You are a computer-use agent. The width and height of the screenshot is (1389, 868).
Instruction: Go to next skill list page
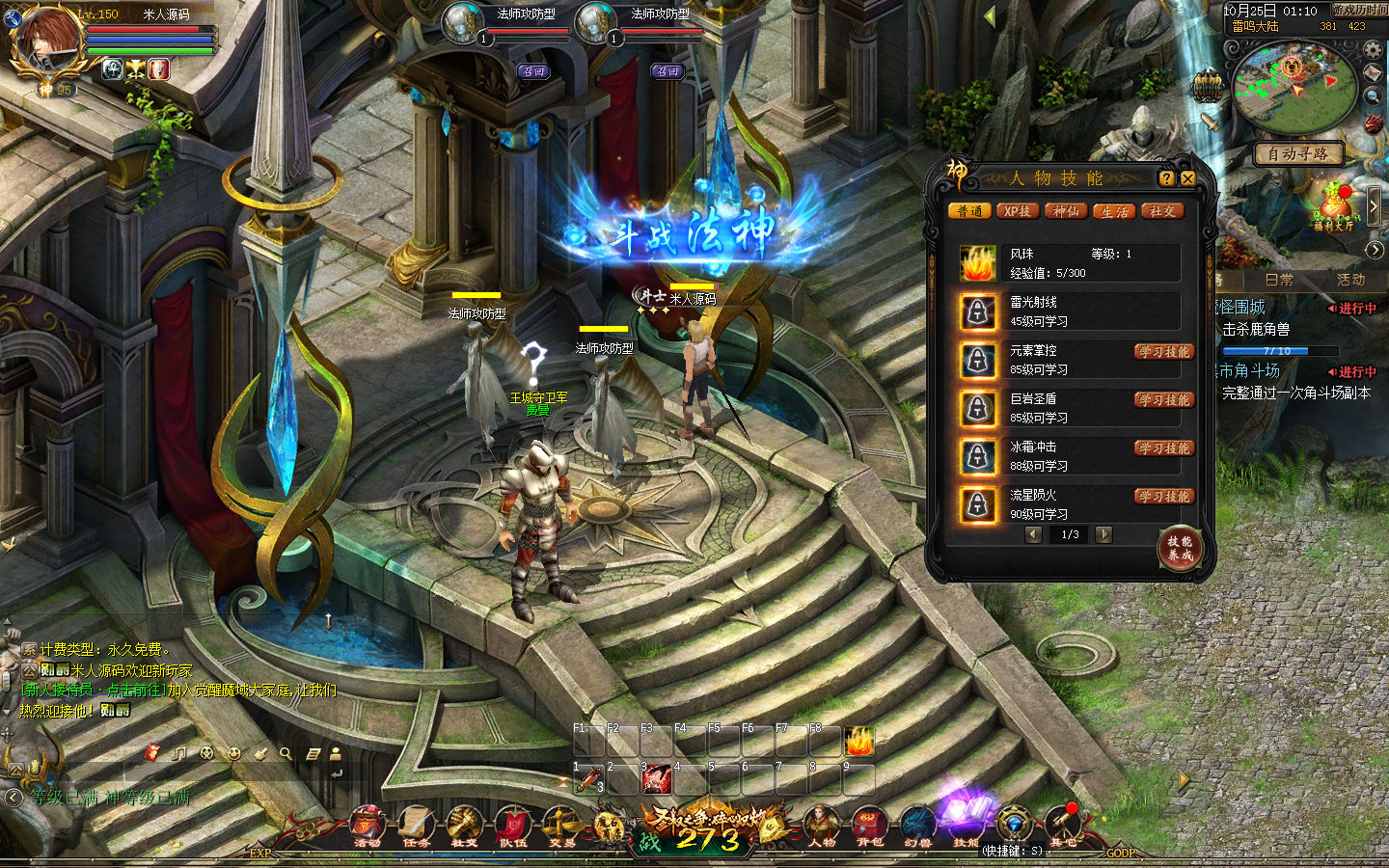tap(1104, 534)
